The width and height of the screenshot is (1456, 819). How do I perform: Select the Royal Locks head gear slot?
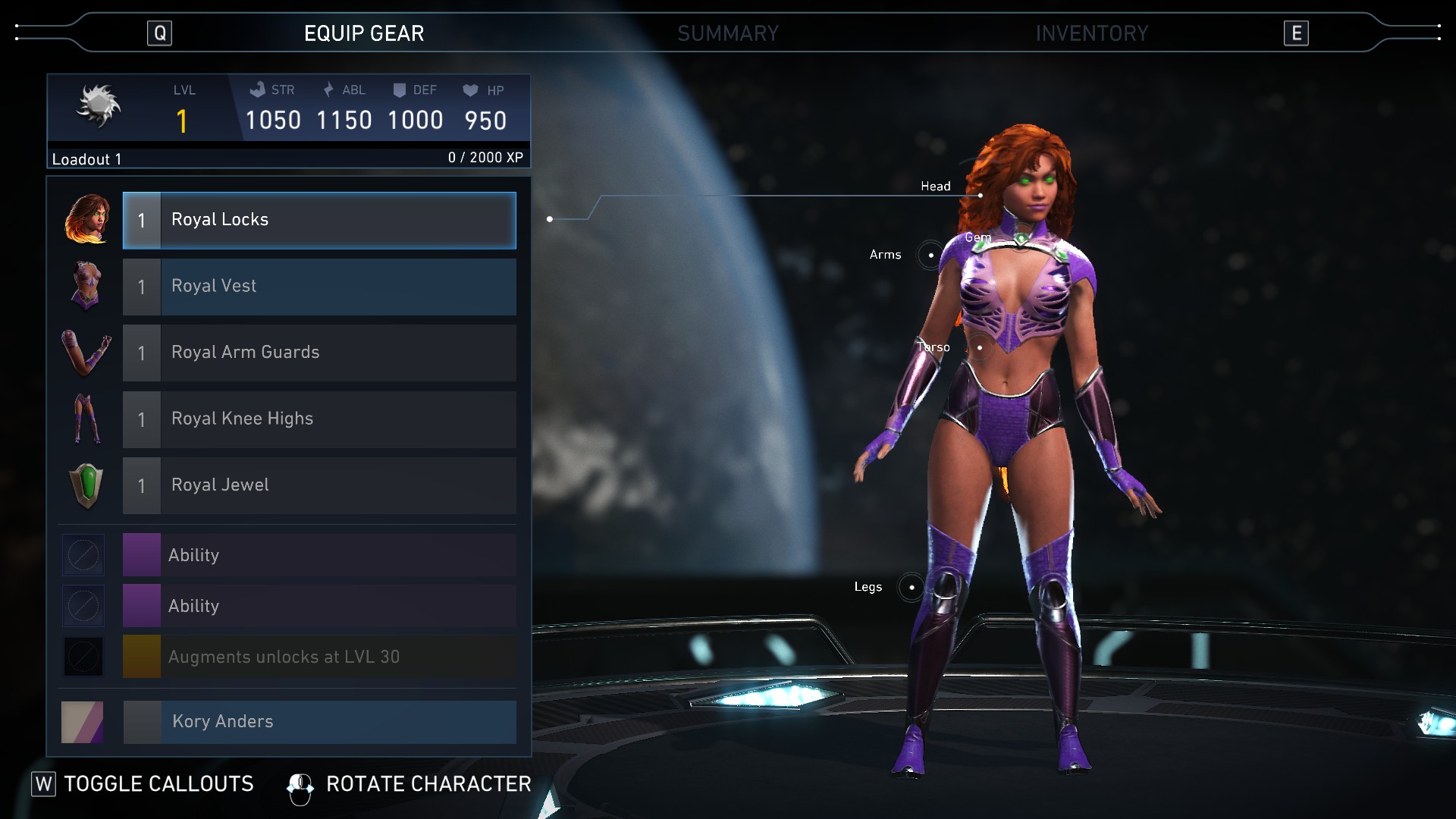tap(319, 220)
